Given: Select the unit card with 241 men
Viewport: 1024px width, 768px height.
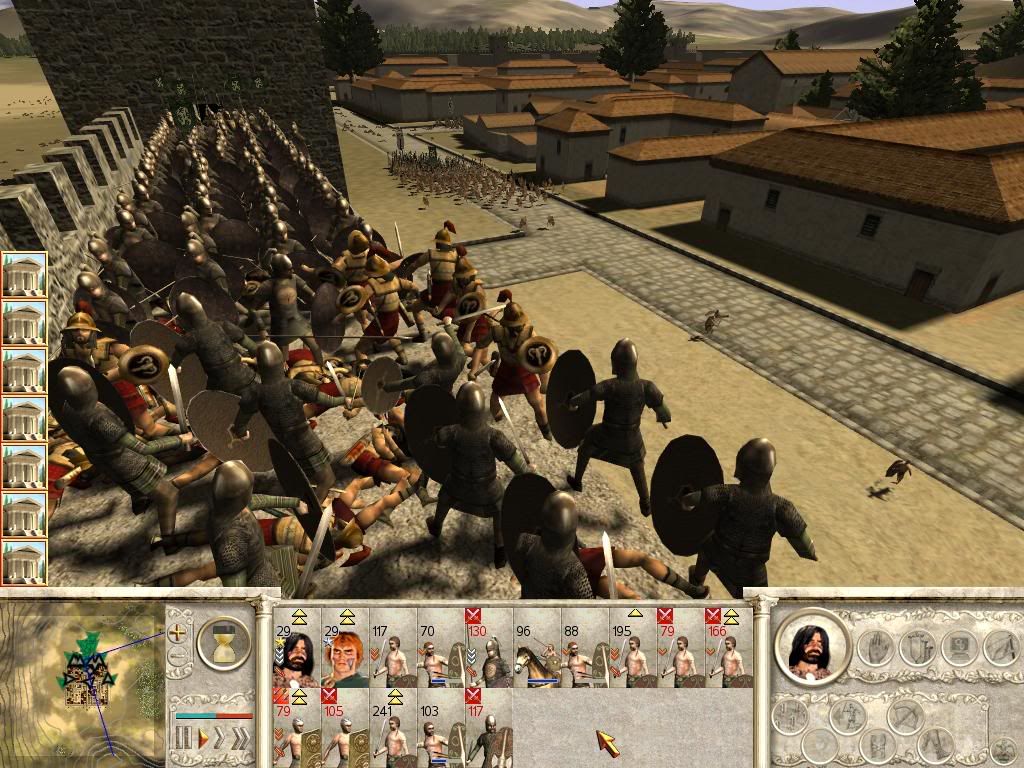Looking at the screenshot, I should click(392, 727).
